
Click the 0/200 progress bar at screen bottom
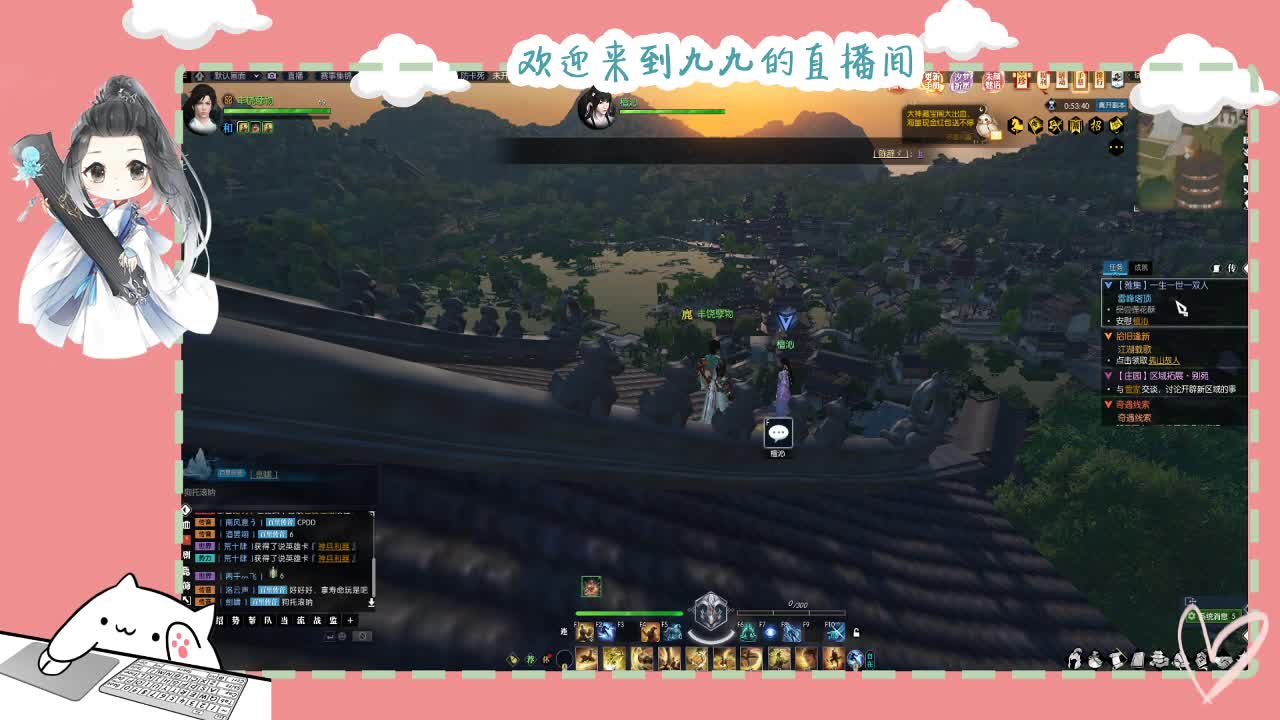click(792, 612)
